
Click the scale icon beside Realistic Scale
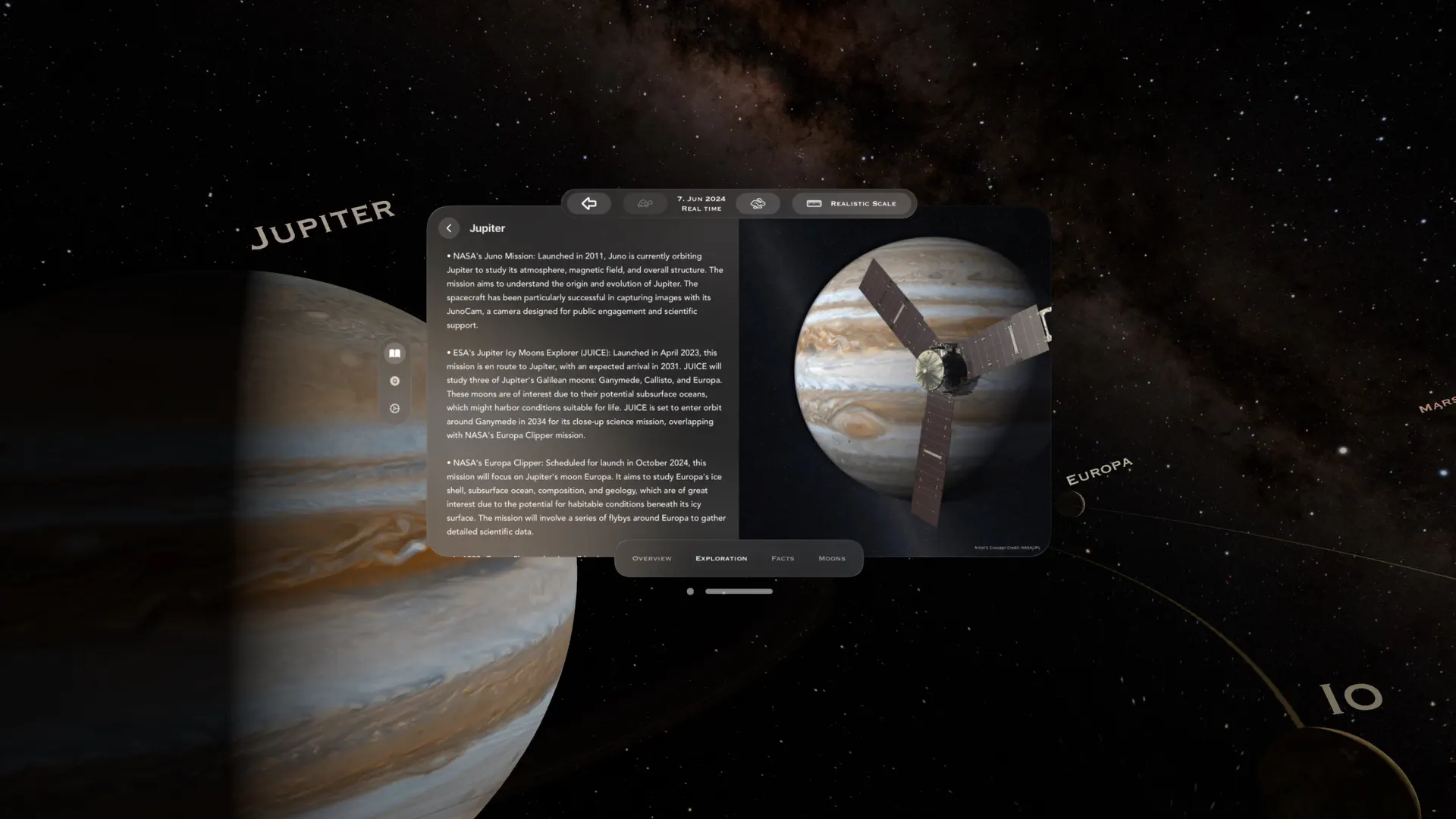click(814, 203)
